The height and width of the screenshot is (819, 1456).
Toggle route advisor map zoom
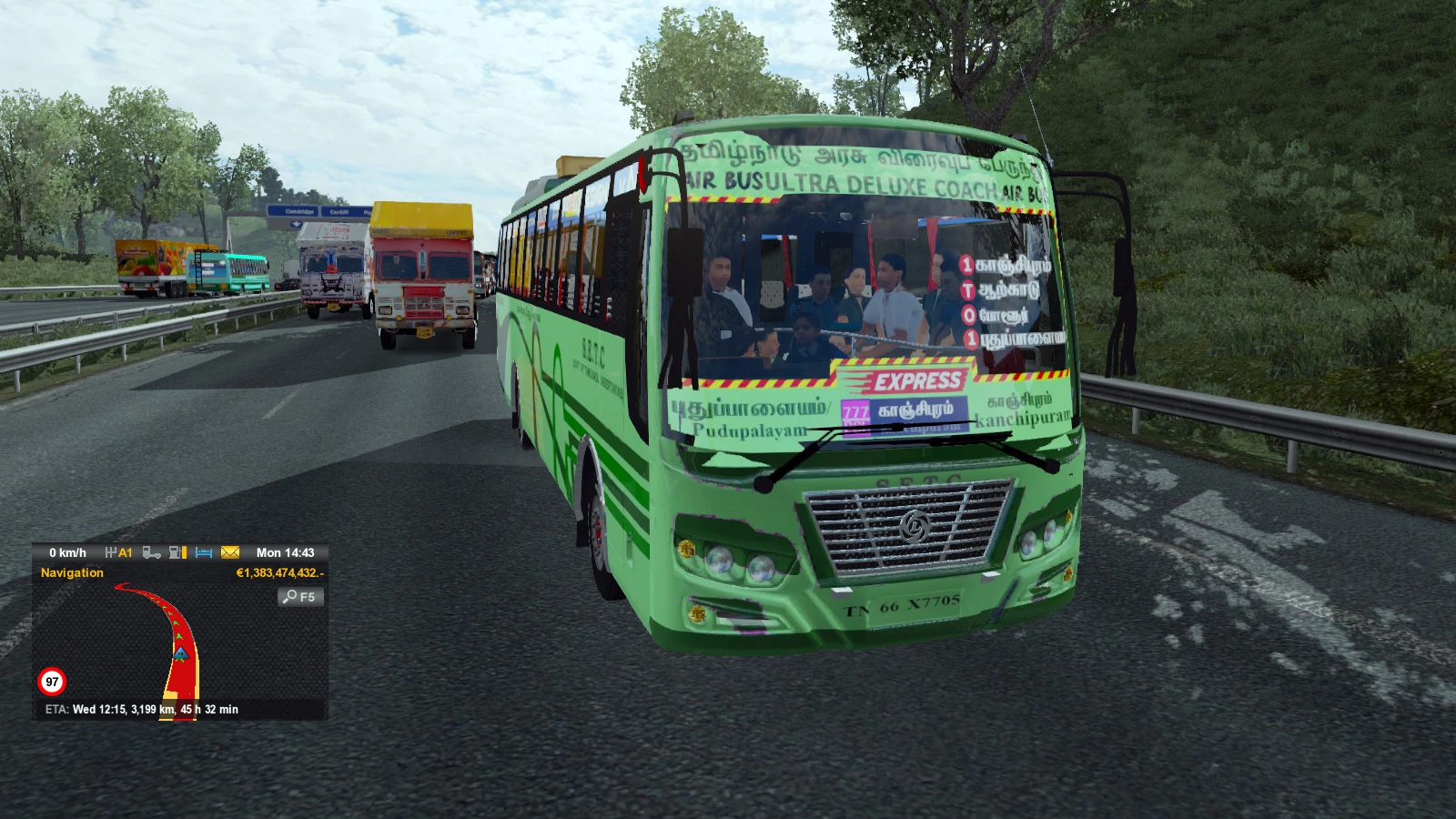coord(300,597)
